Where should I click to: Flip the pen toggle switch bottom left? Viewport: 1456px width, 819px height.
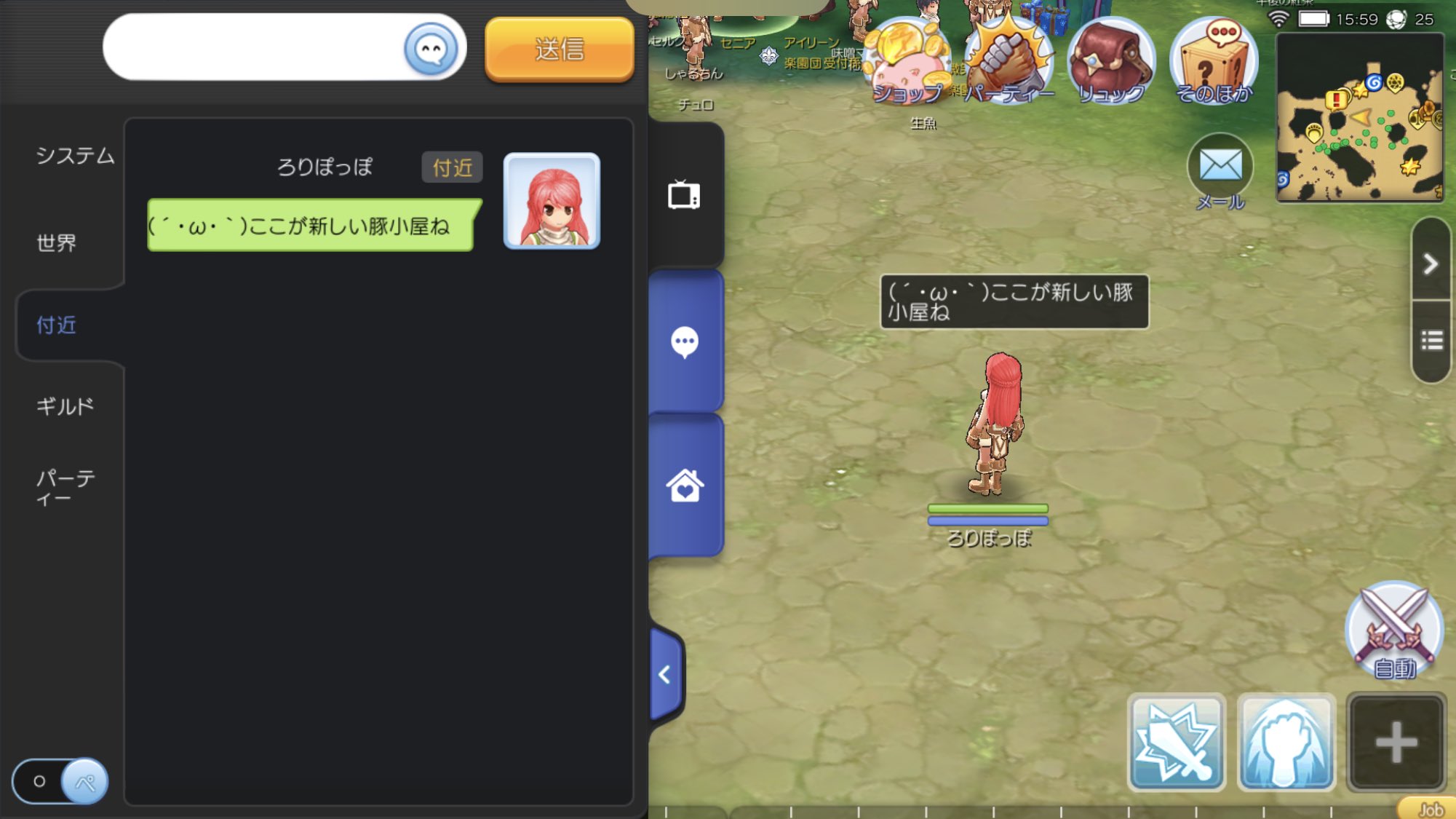pyautogui.click(x=60, y=780)
